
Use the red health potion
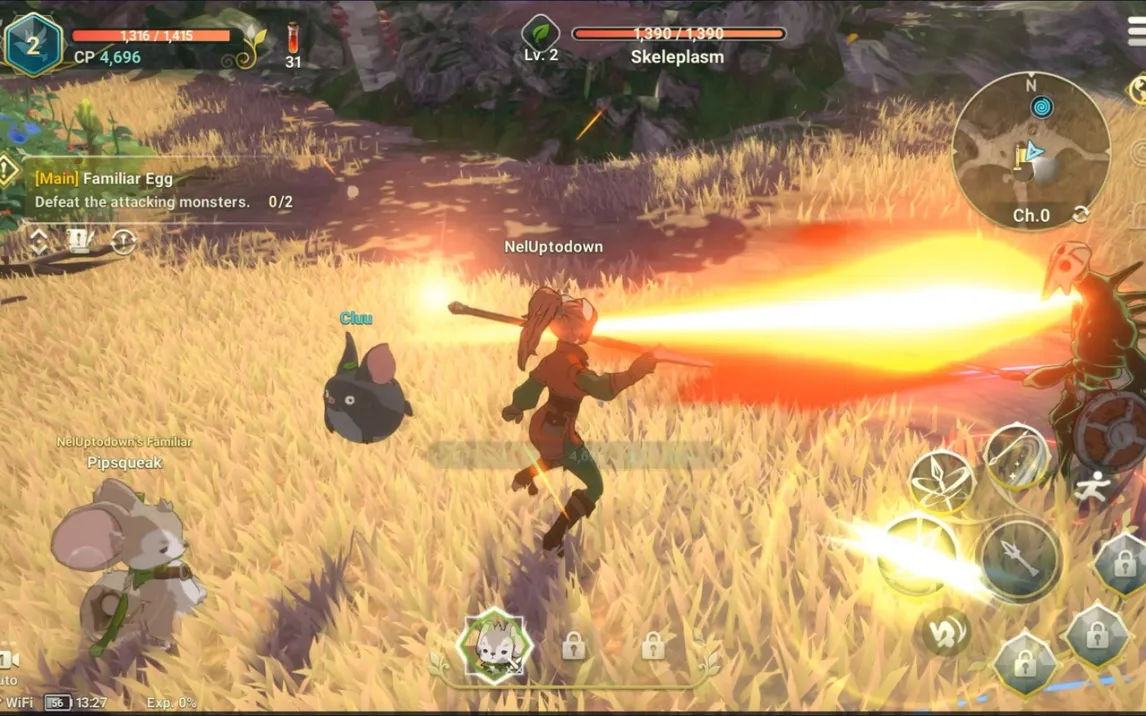(293, 44)
